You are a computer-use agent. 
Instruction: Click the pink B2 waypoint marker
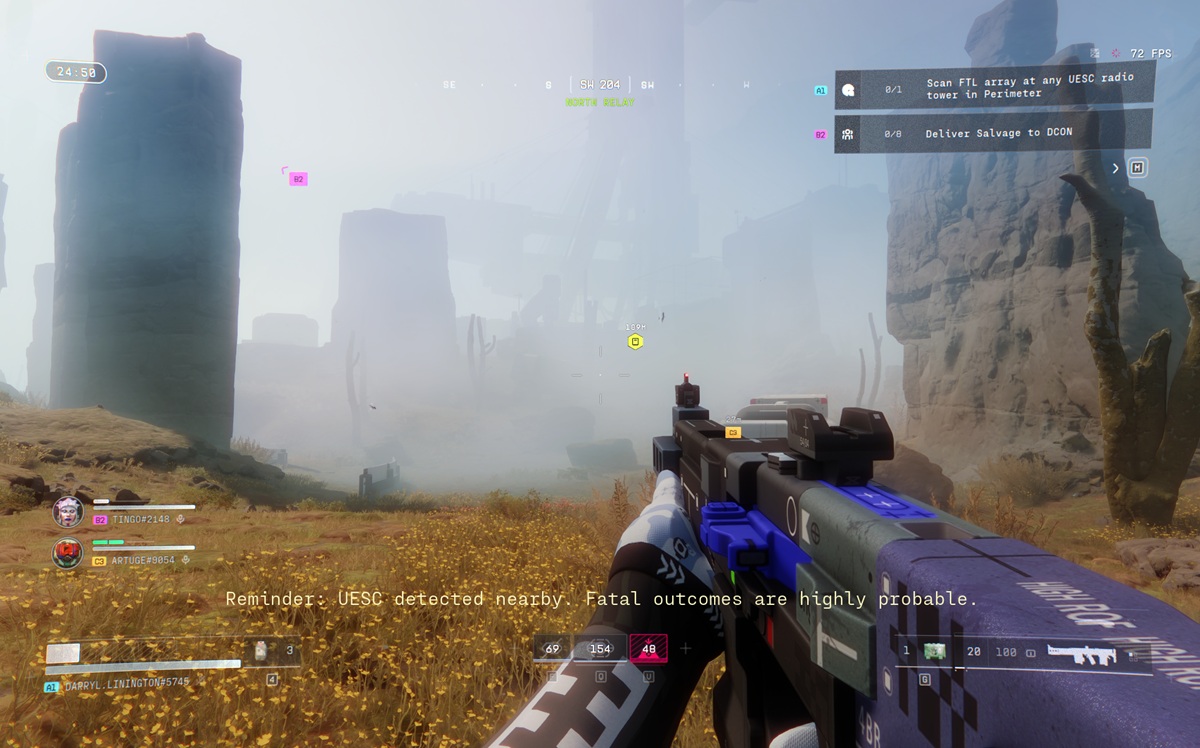[x=297, y=179]
